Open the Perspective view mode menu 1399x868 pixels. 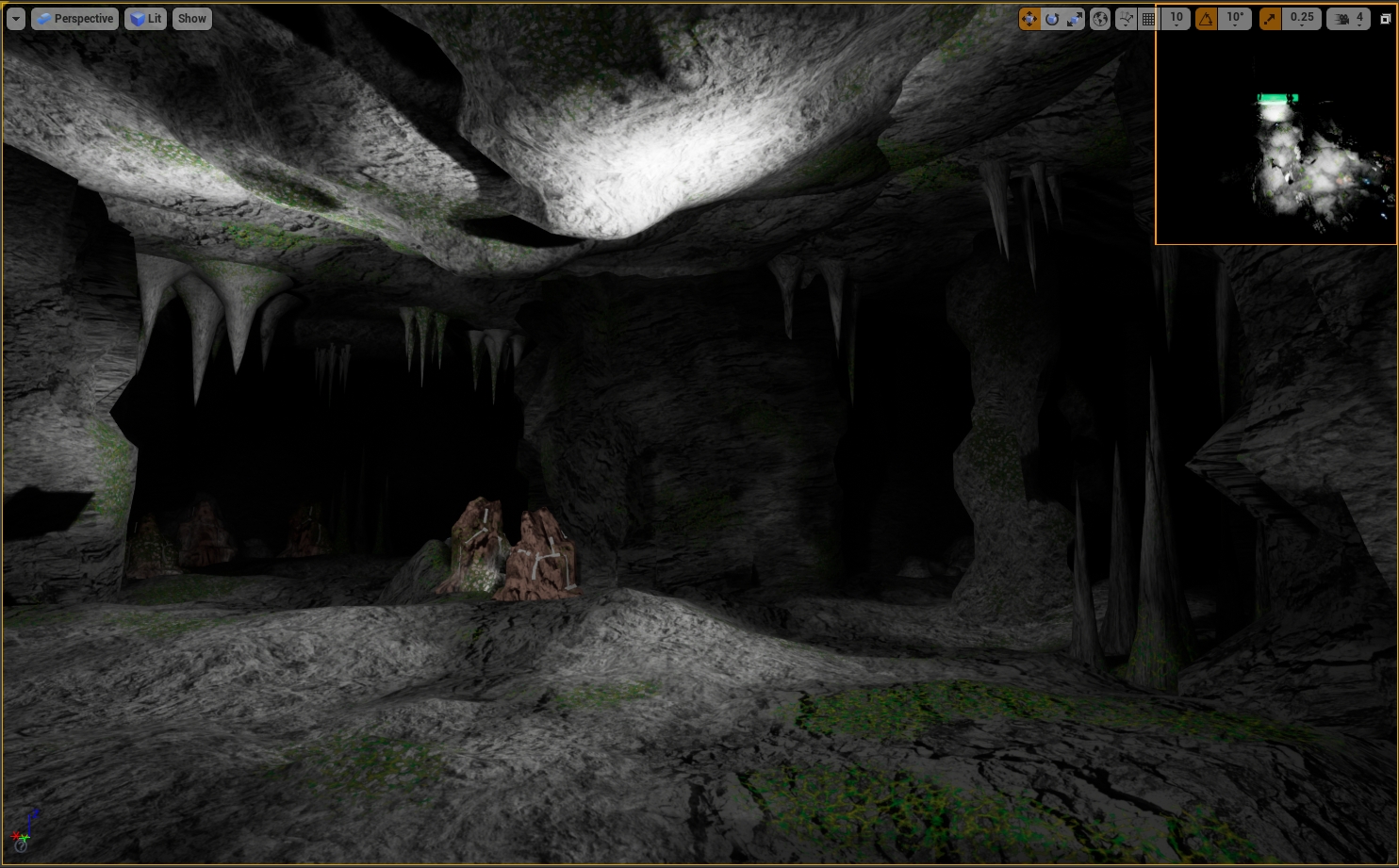pos(74,19)
